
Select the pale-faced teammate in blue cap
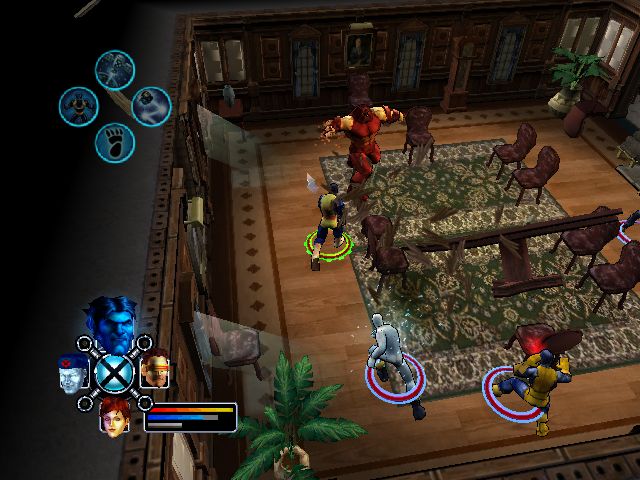[73, 372]
